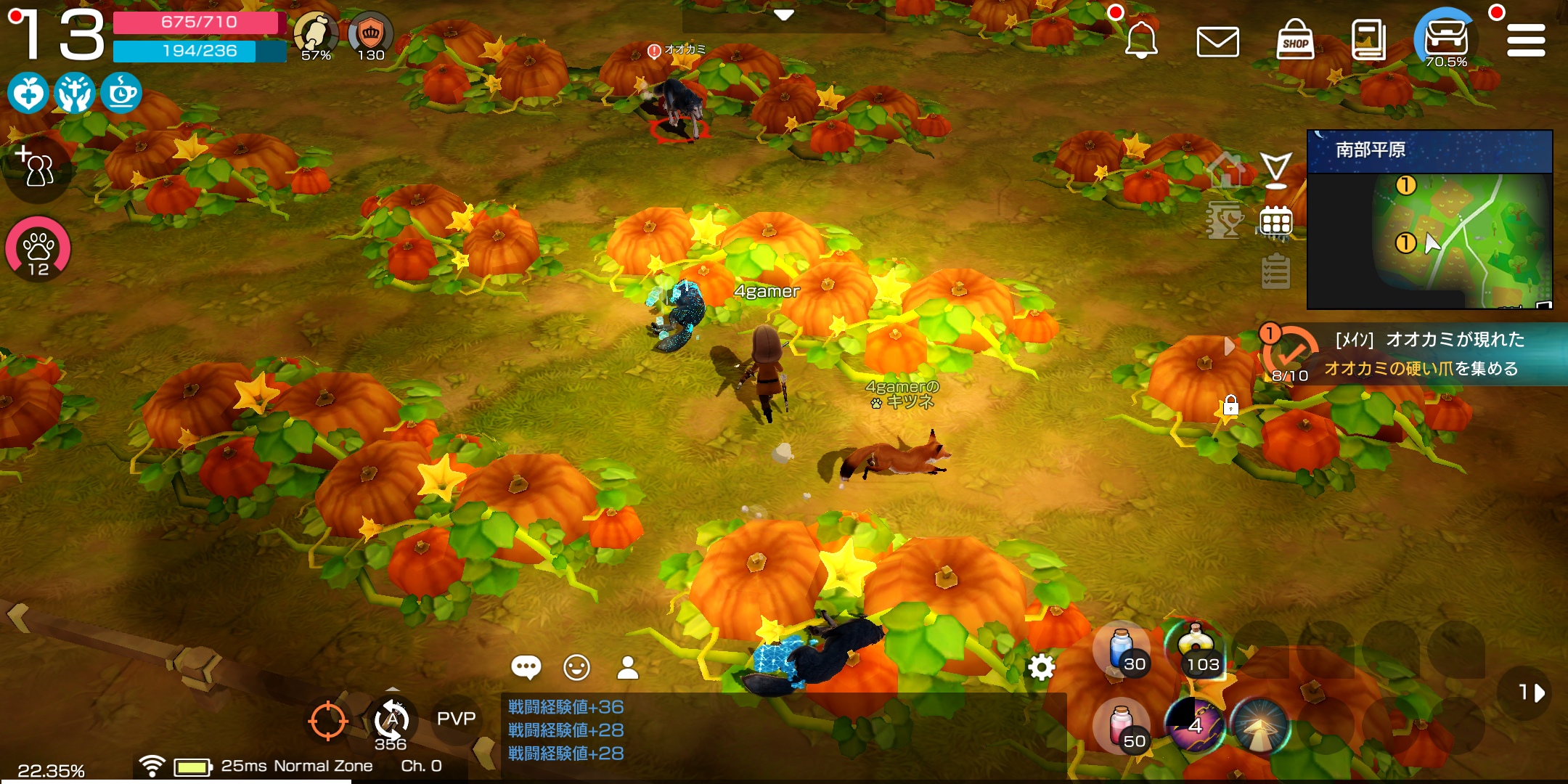The width and height of the screenshot is (1568, 784).
Task: Open the hamburger main menu
Action: (x=1526, y=40)
